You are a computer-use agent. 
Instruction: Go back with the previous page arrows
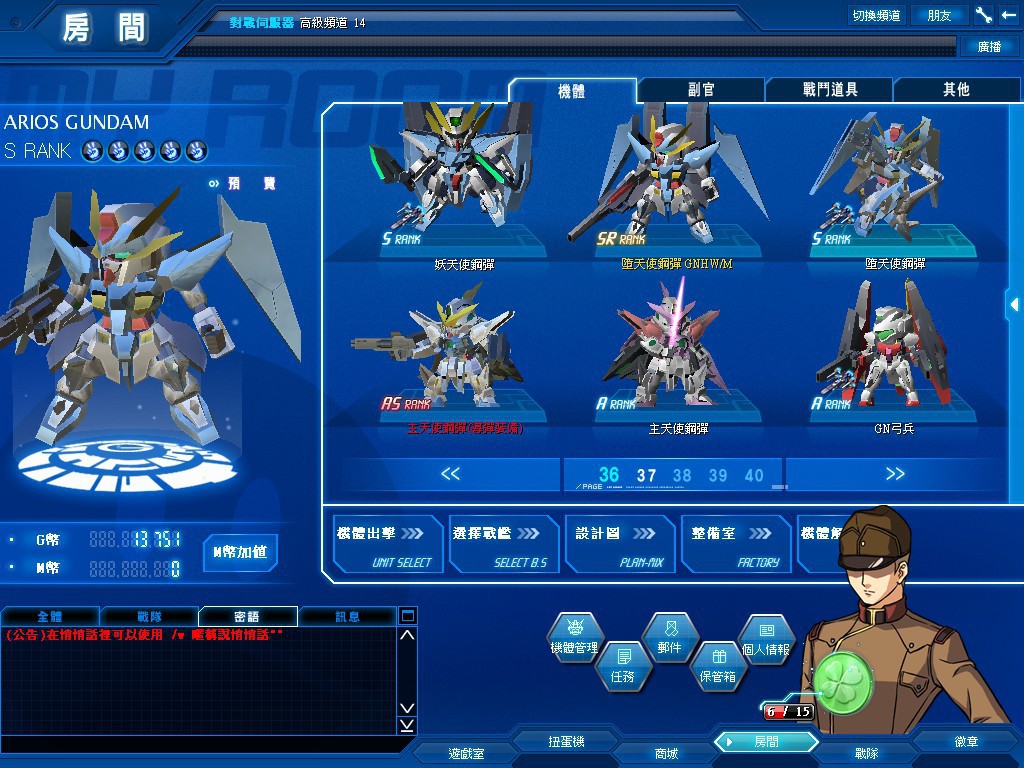pyautogui.click(x=450, y=474)
